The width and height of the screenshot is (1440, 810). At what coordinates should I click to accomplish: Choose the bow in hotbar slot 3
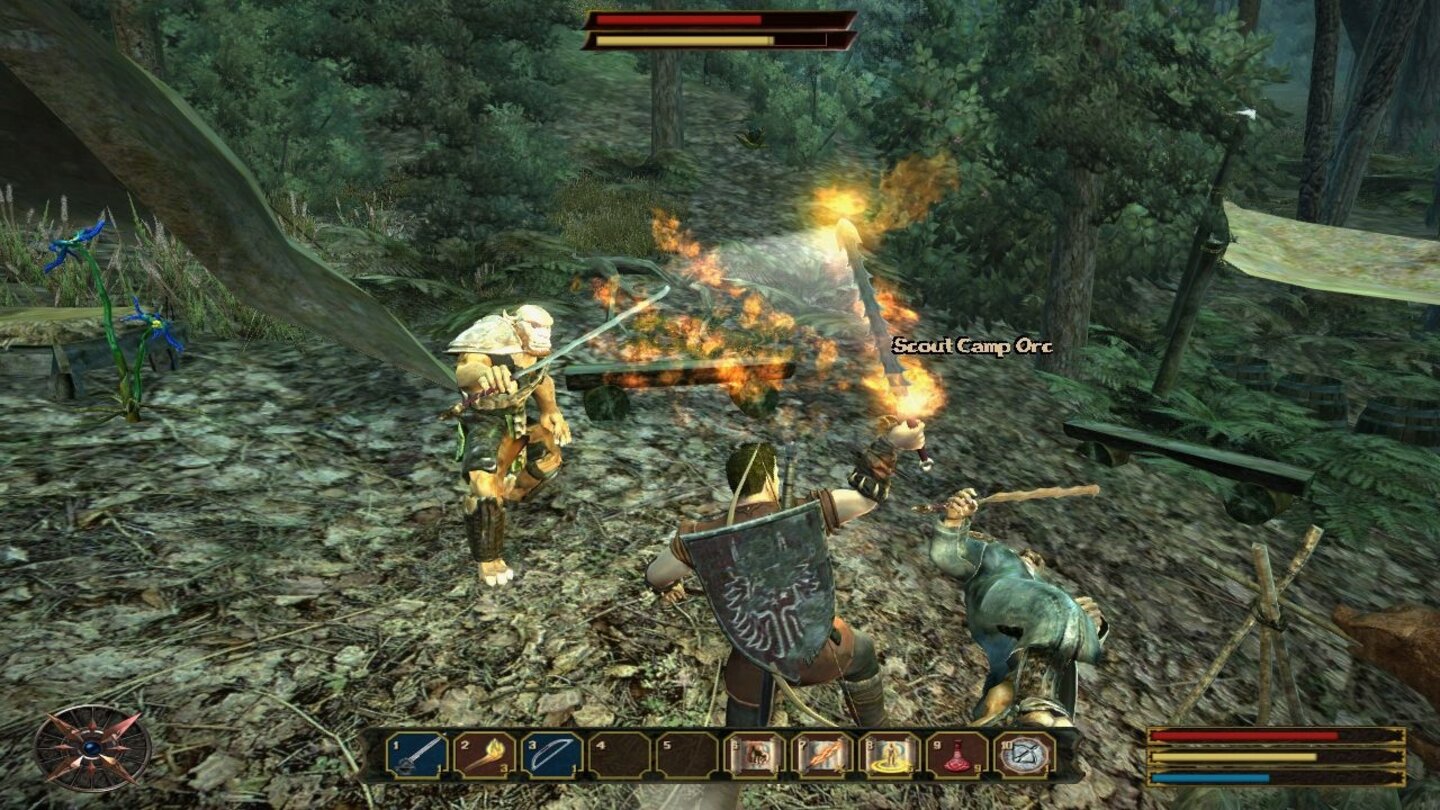tap(551, 755)
